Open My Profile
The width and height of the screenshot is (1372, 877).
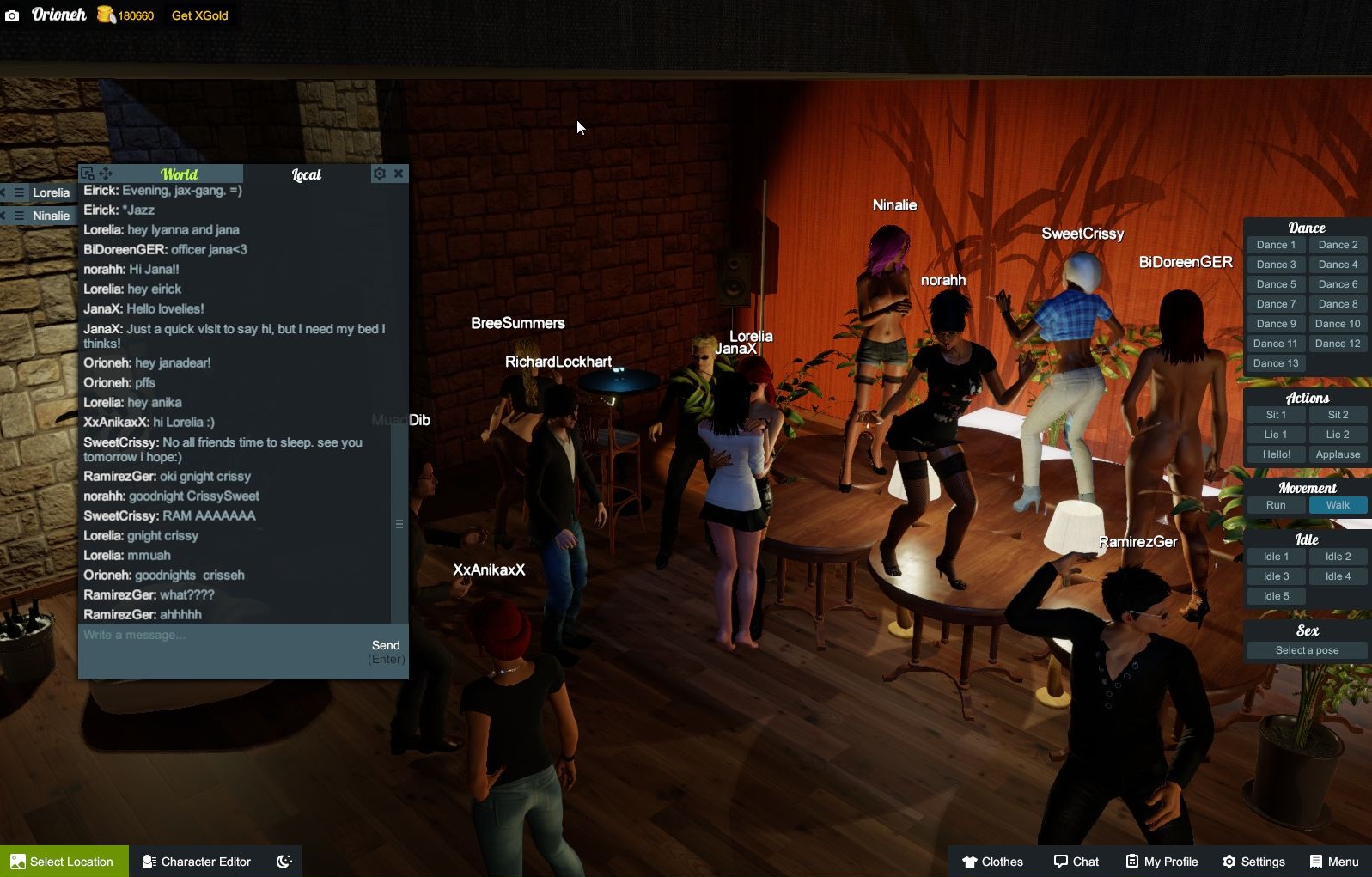[1162, 862]
